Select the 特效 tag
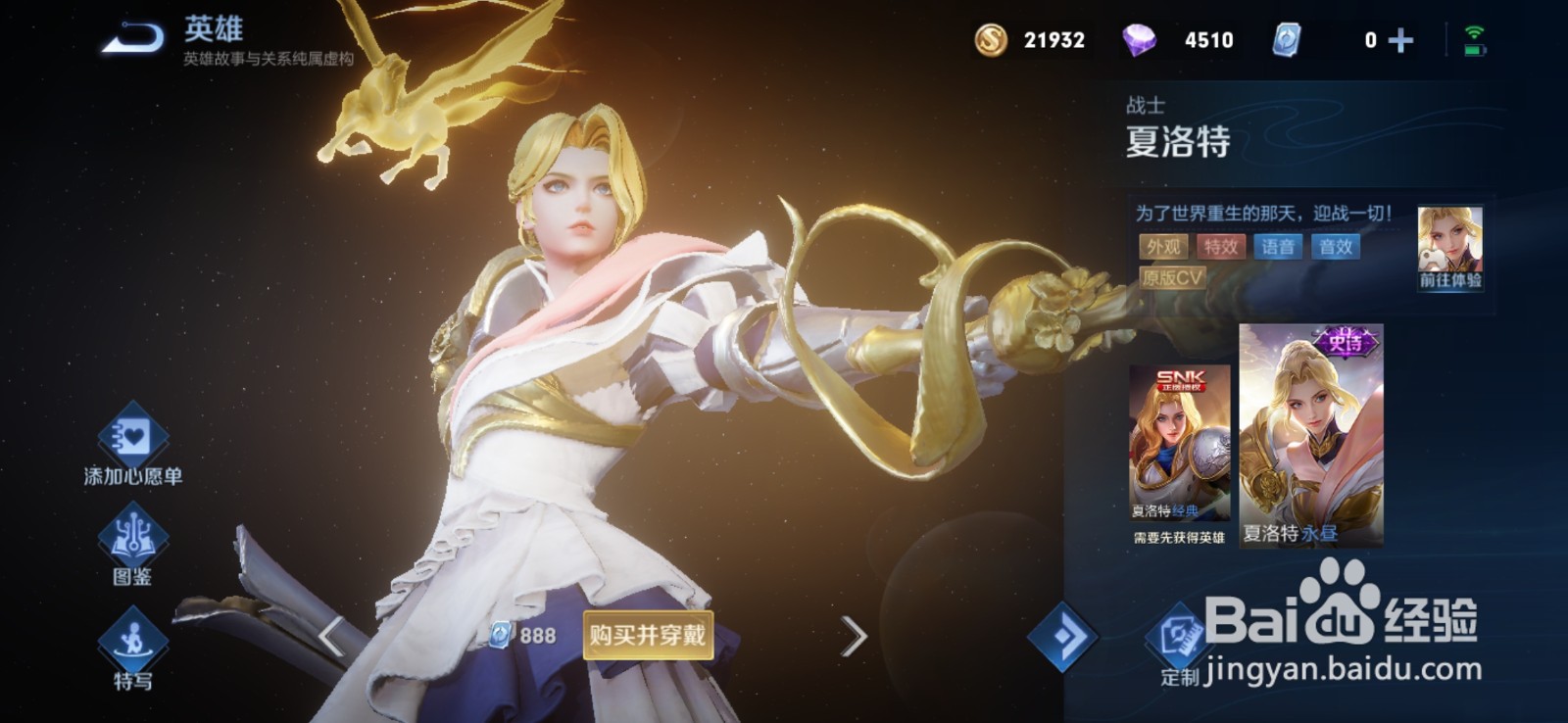Image resolution: width=1568 pixels, height=723 pixels. pos(1220,247)
